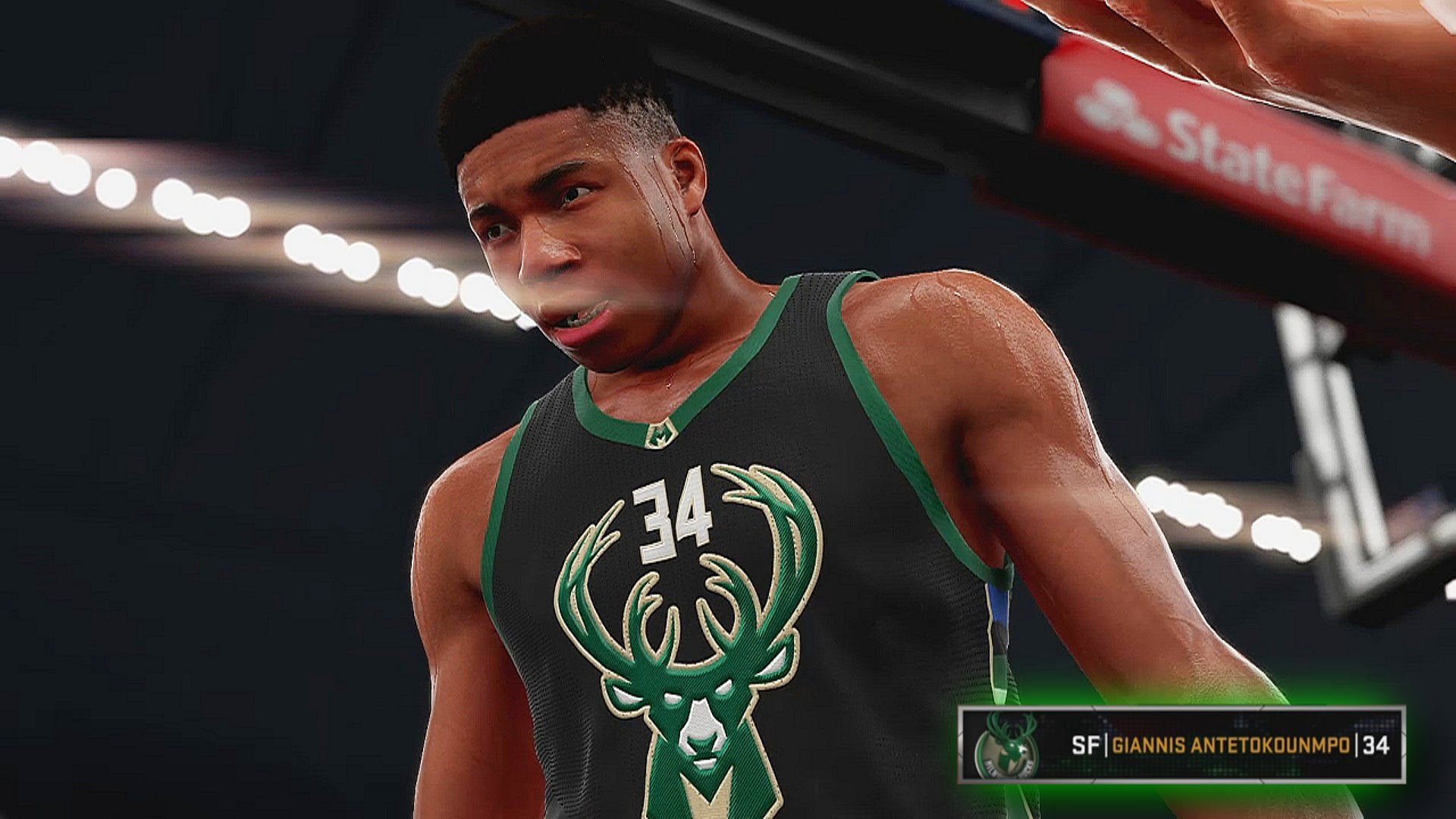1456x819 pixels.
Task: Toggle the jersey number badge '34' in the banner
Action: (1376, 744)
